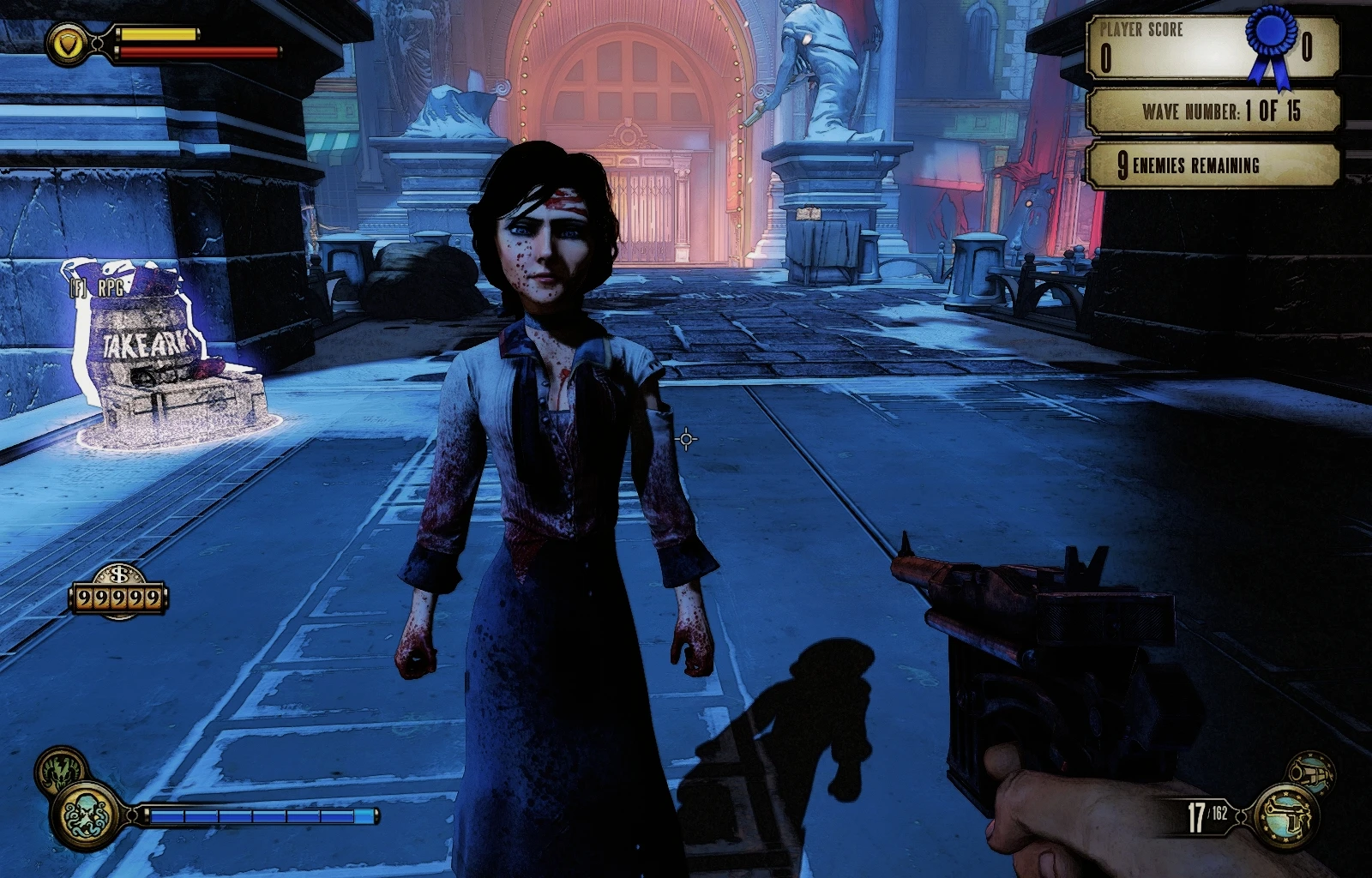The image size is (1372, 878).
Task: Select the Enemies Remaining tracker panel
Action: (x=1213, y=165)
